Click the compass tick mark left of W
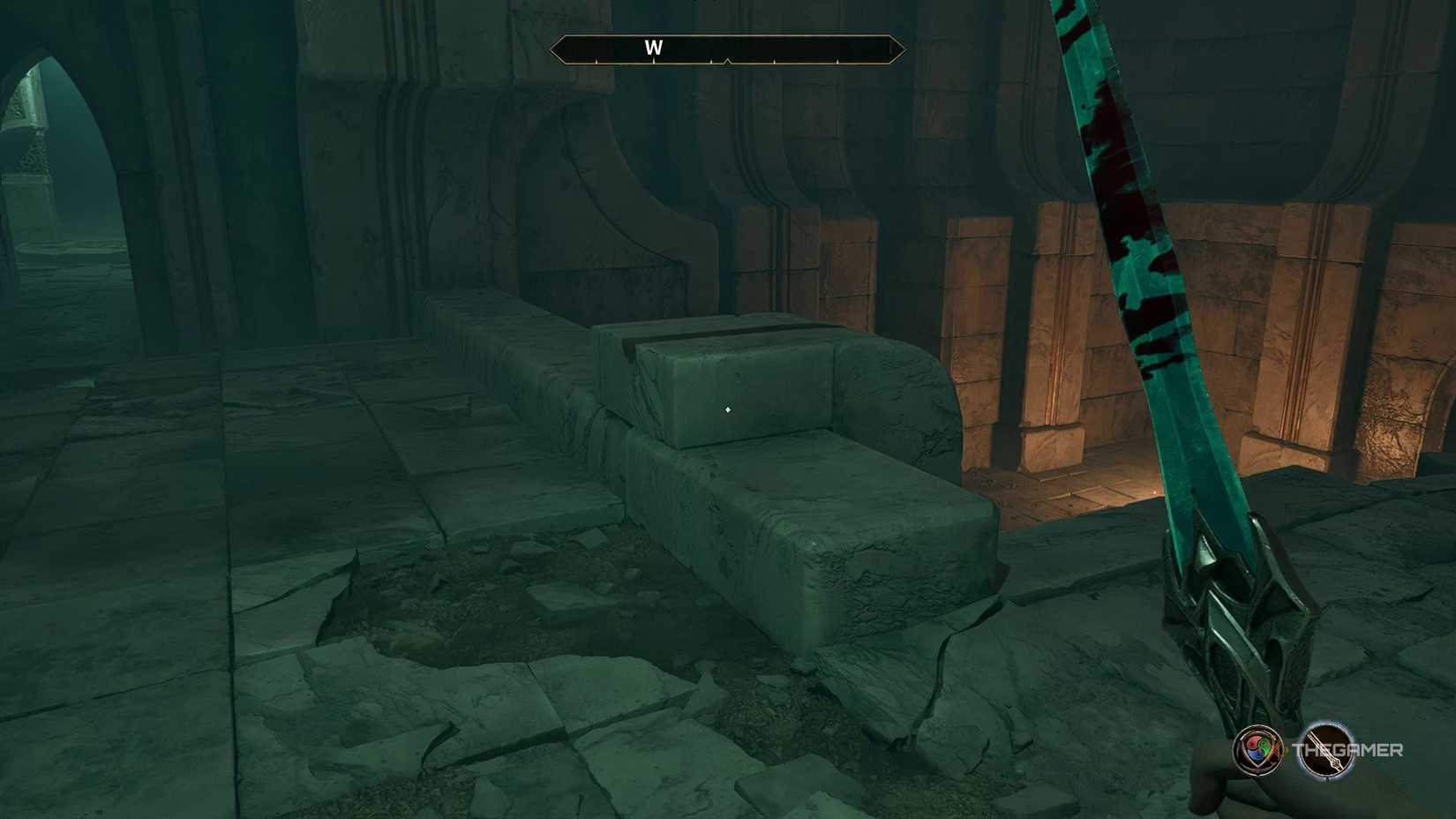1456x819 pixels. pos(597,62)
